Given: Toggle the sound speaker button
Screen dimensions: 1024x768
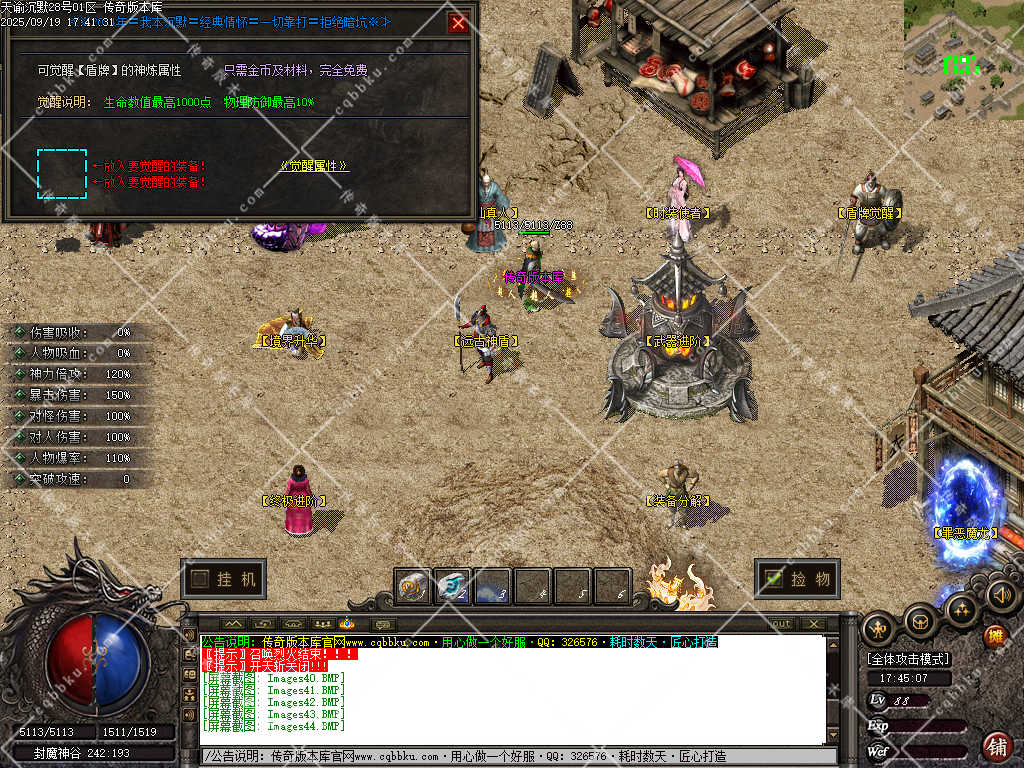Looking at the screenshot, I should click(1001, 596).
